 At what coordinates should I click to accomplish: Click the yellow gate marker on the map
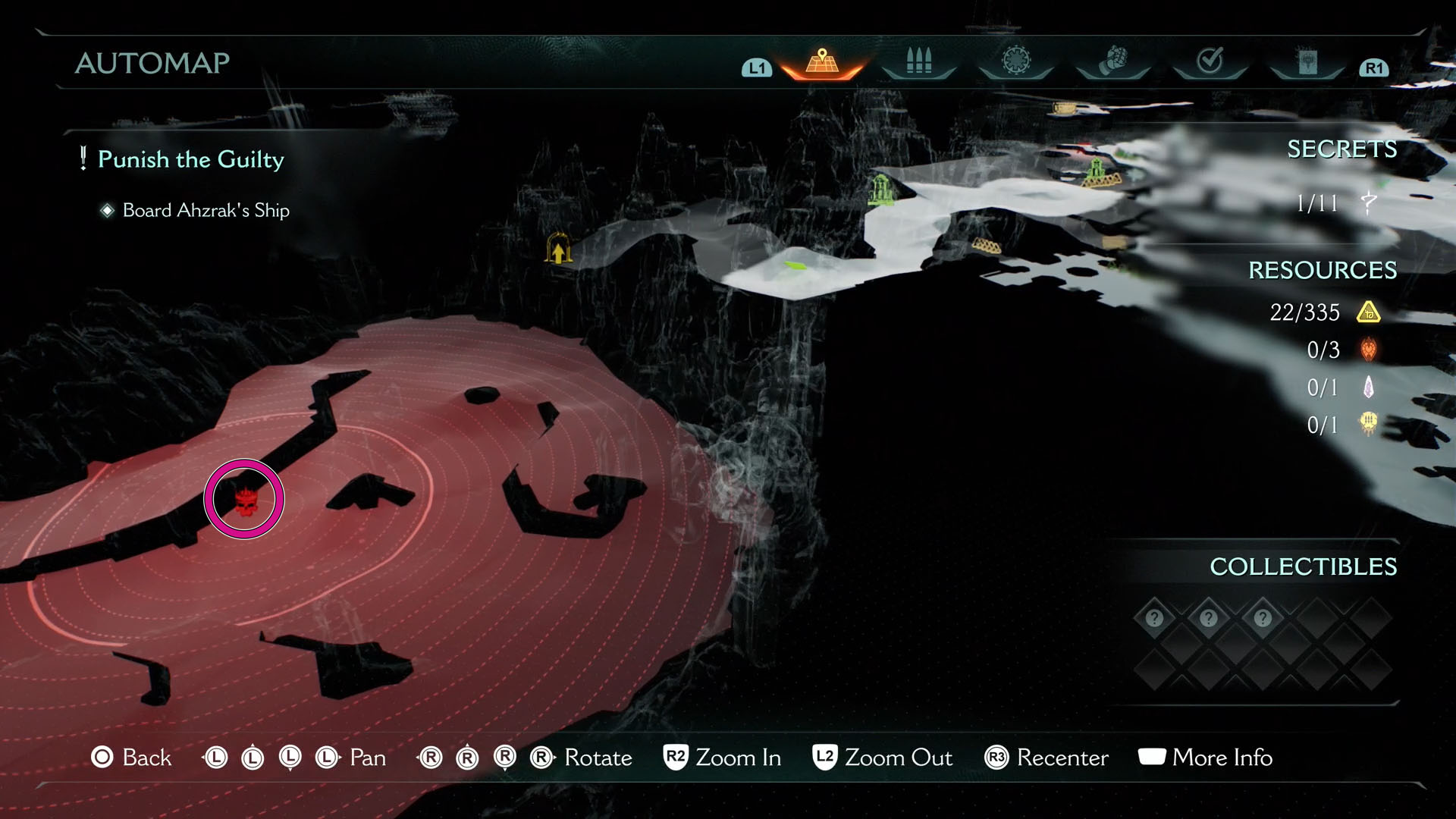tap(559, 250)
